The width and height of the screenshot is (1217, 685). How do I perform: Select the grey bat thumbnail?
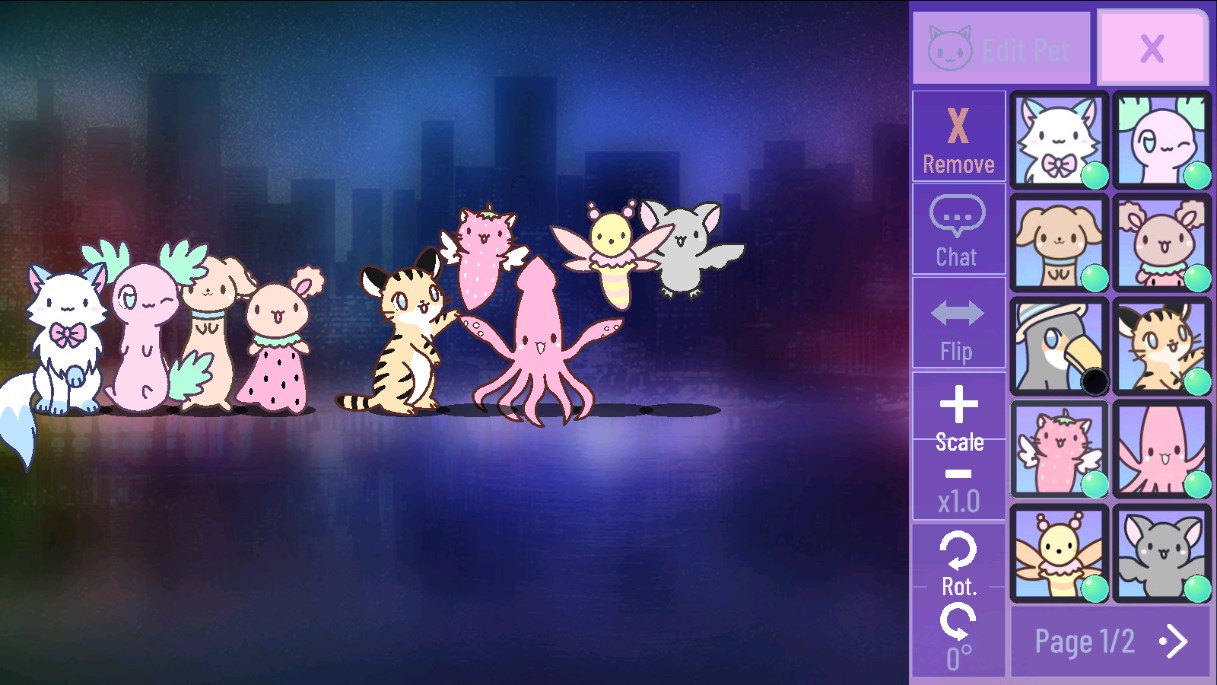pyautogui.click(x=1162, y=553)
